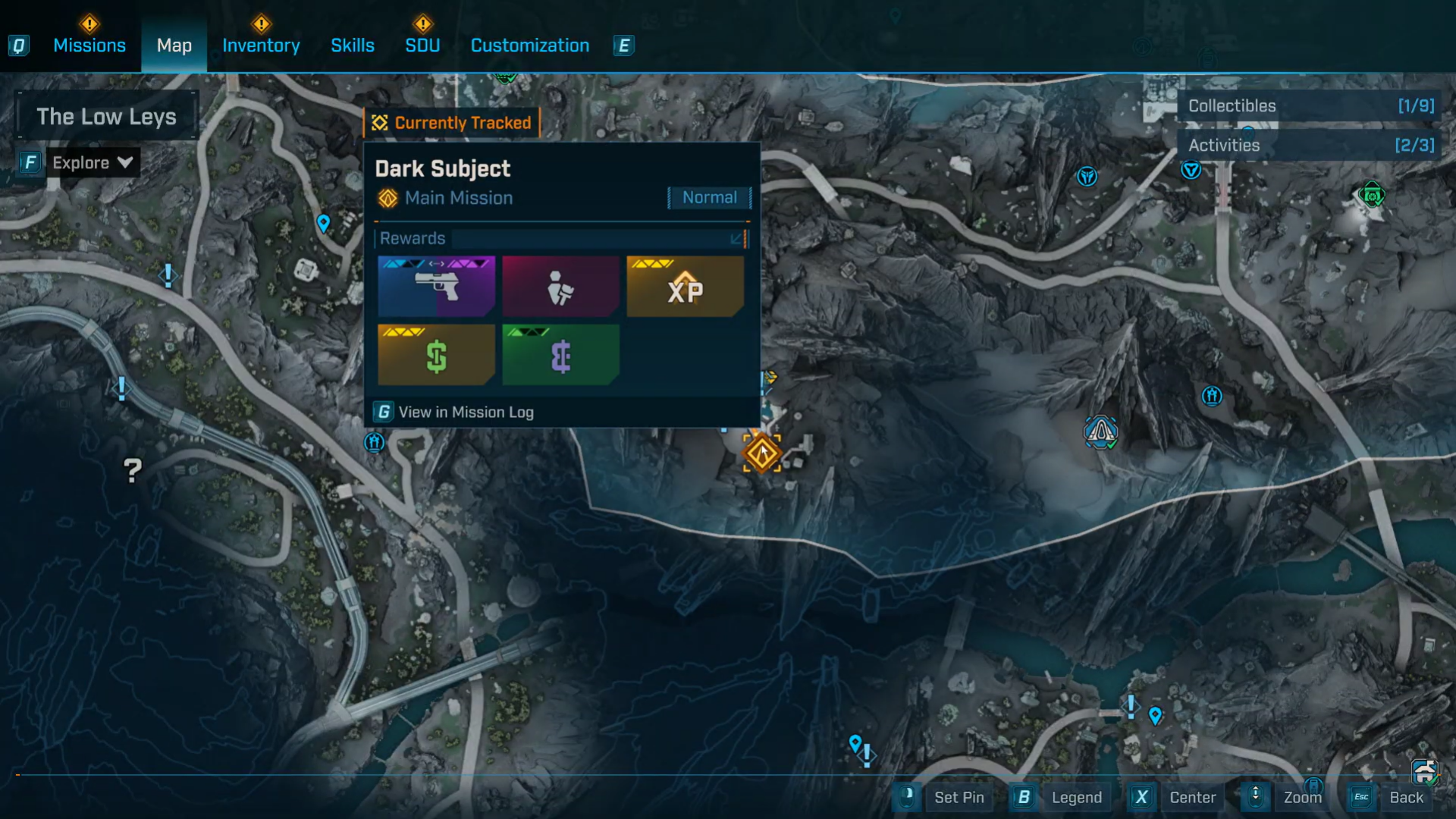Inspect the cash dollar reward tile
This screenshot has width=1456, height=819.
[x=436, y=355]
